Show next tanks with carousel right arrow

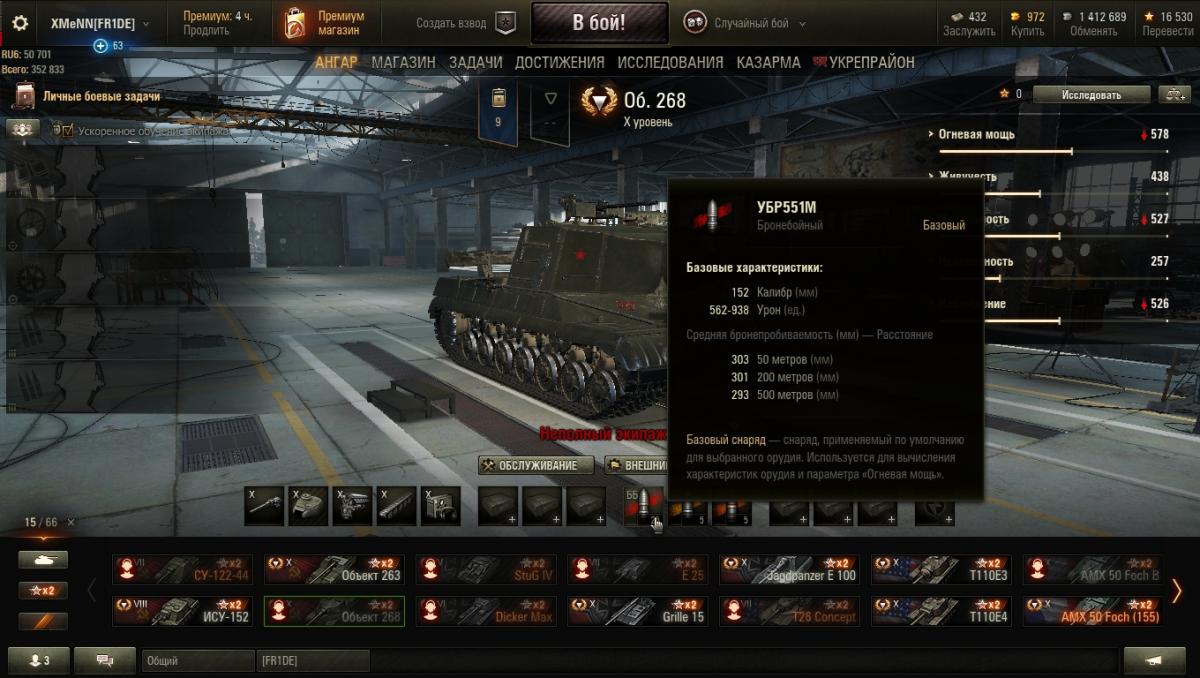point(1177,591)
